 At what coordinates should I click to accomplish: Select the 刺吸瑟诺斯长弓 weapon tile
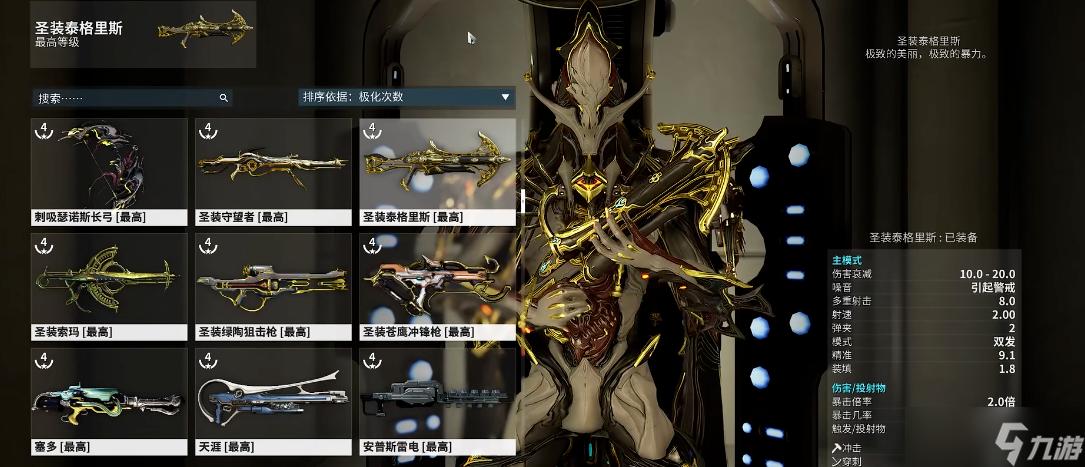110,170
